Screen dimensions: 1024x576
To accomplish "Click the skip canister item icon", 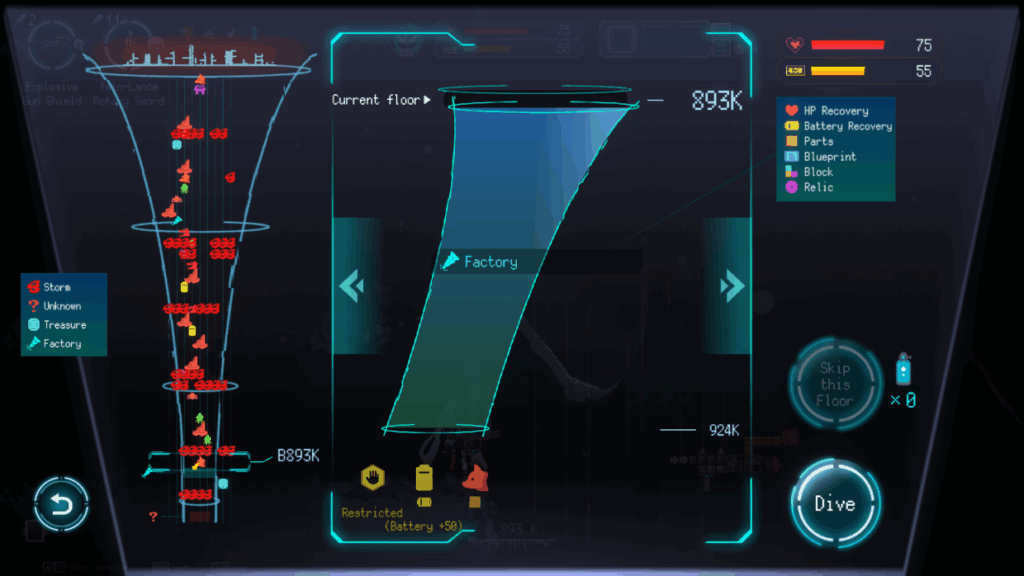I will (903, 370).
